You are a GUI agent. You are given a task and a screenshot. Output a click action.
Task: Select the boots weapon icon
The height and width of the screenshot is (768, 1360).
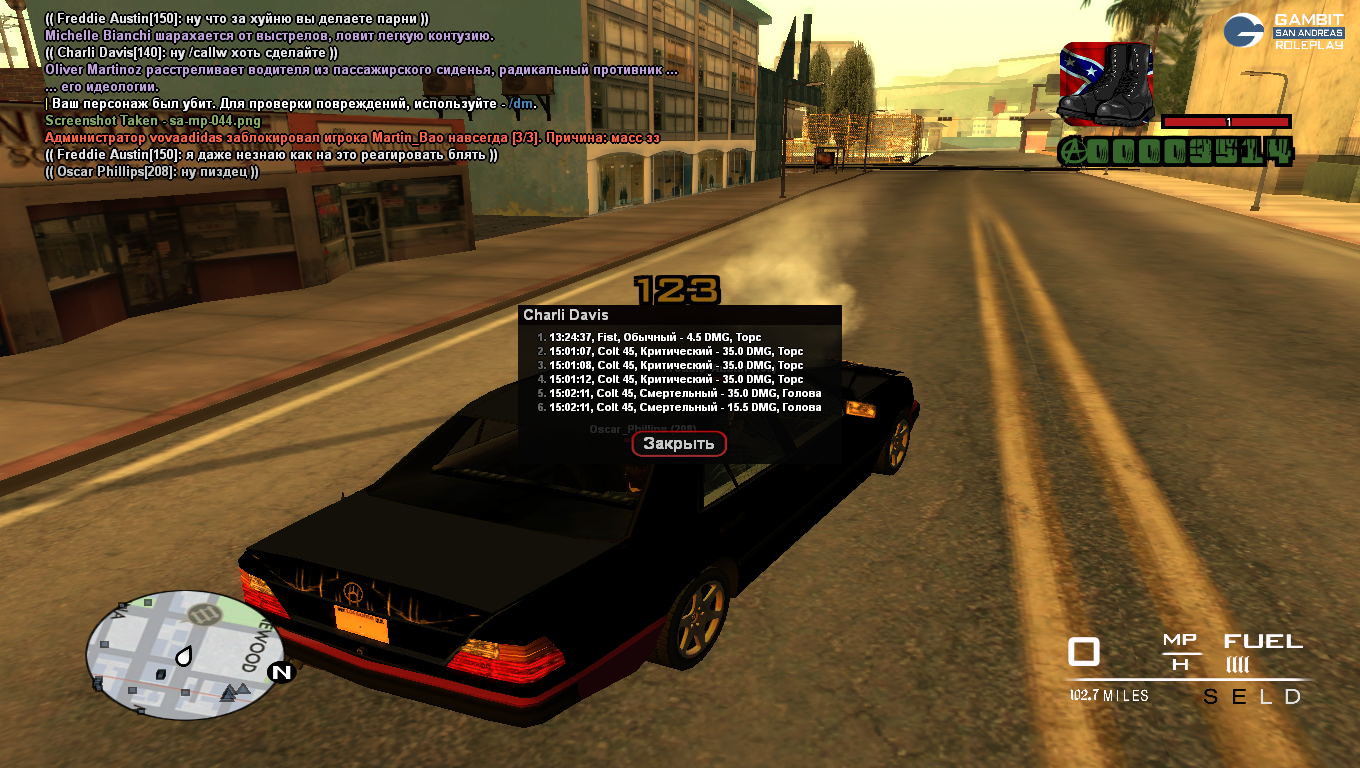click(1105, 83)
